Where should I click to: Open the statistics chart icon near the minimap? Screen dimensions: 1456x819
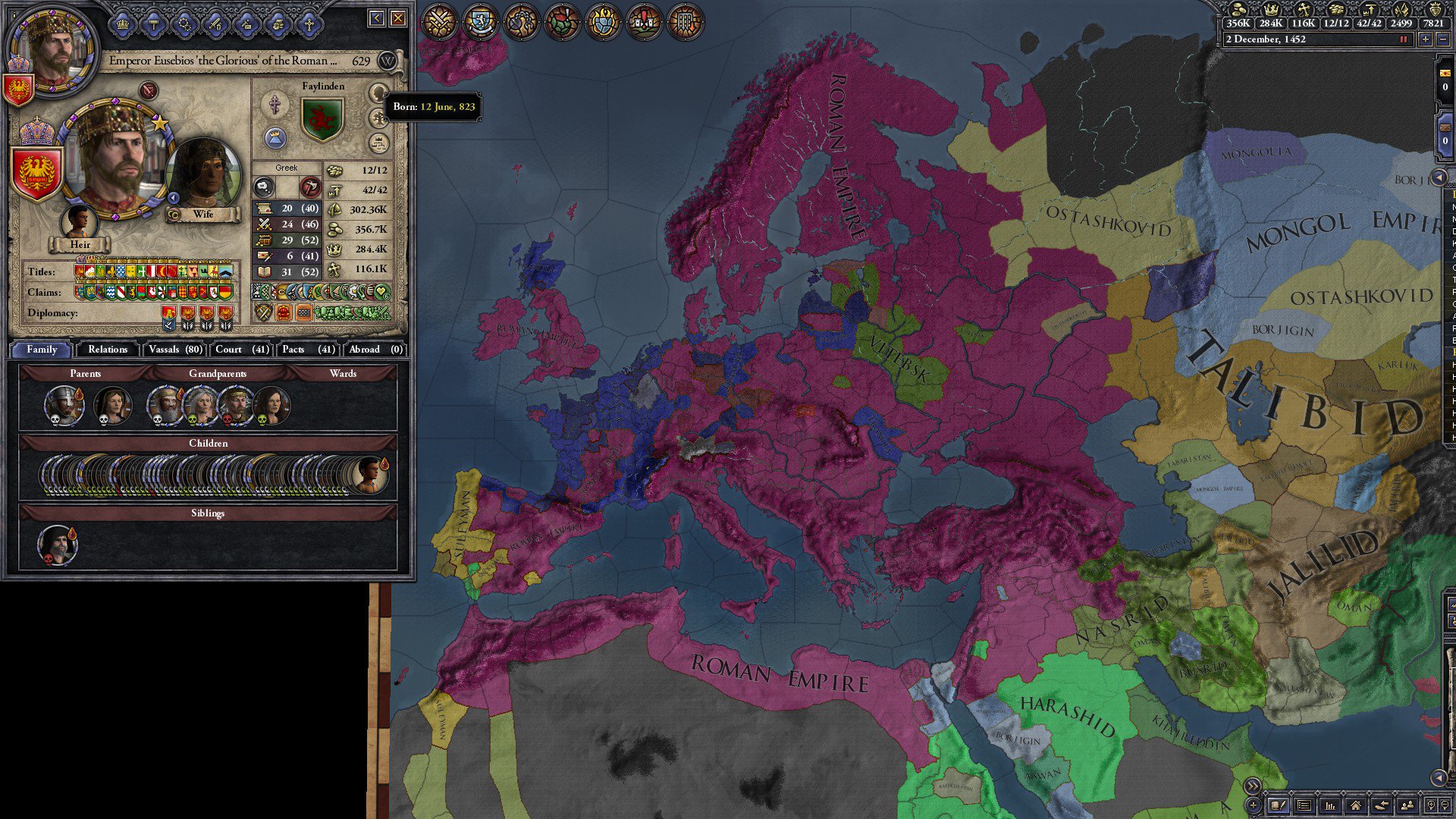[x=1332, y=805]
